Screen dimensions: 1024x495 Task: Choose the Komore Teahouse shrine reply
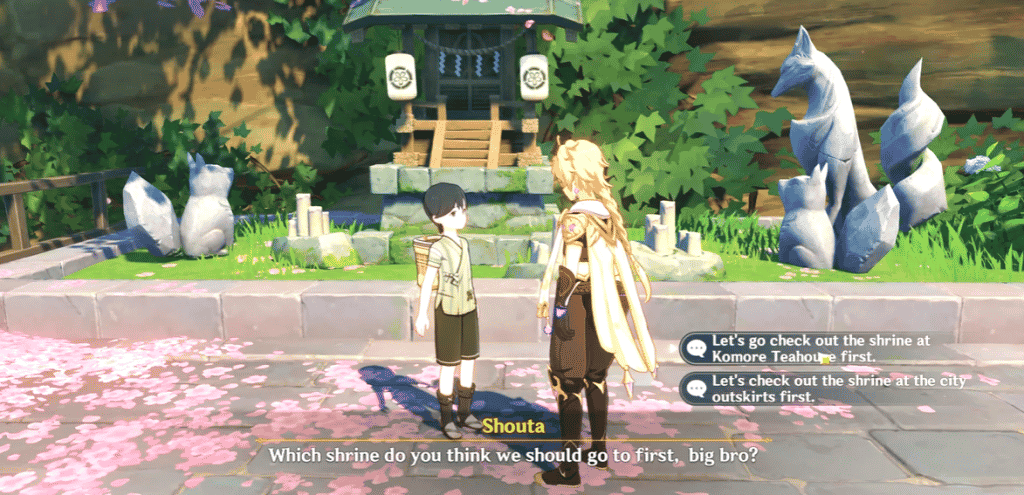coord(805,348)
